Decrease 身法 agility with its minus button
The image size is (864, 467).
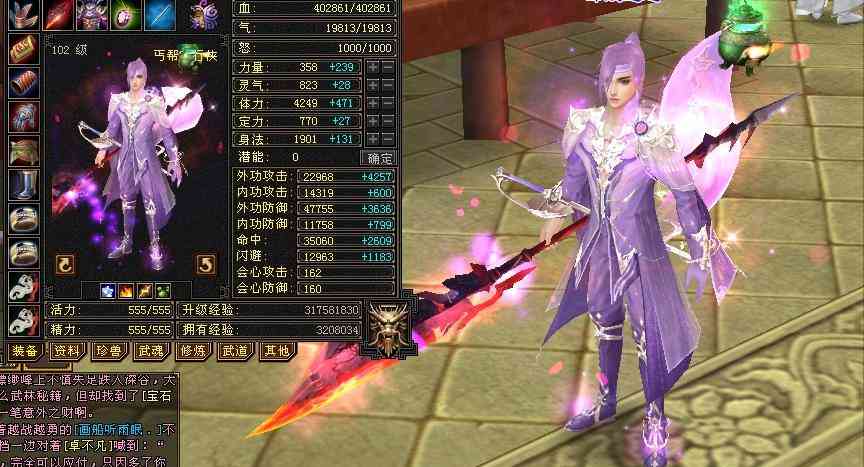click(x=388, y=139)
